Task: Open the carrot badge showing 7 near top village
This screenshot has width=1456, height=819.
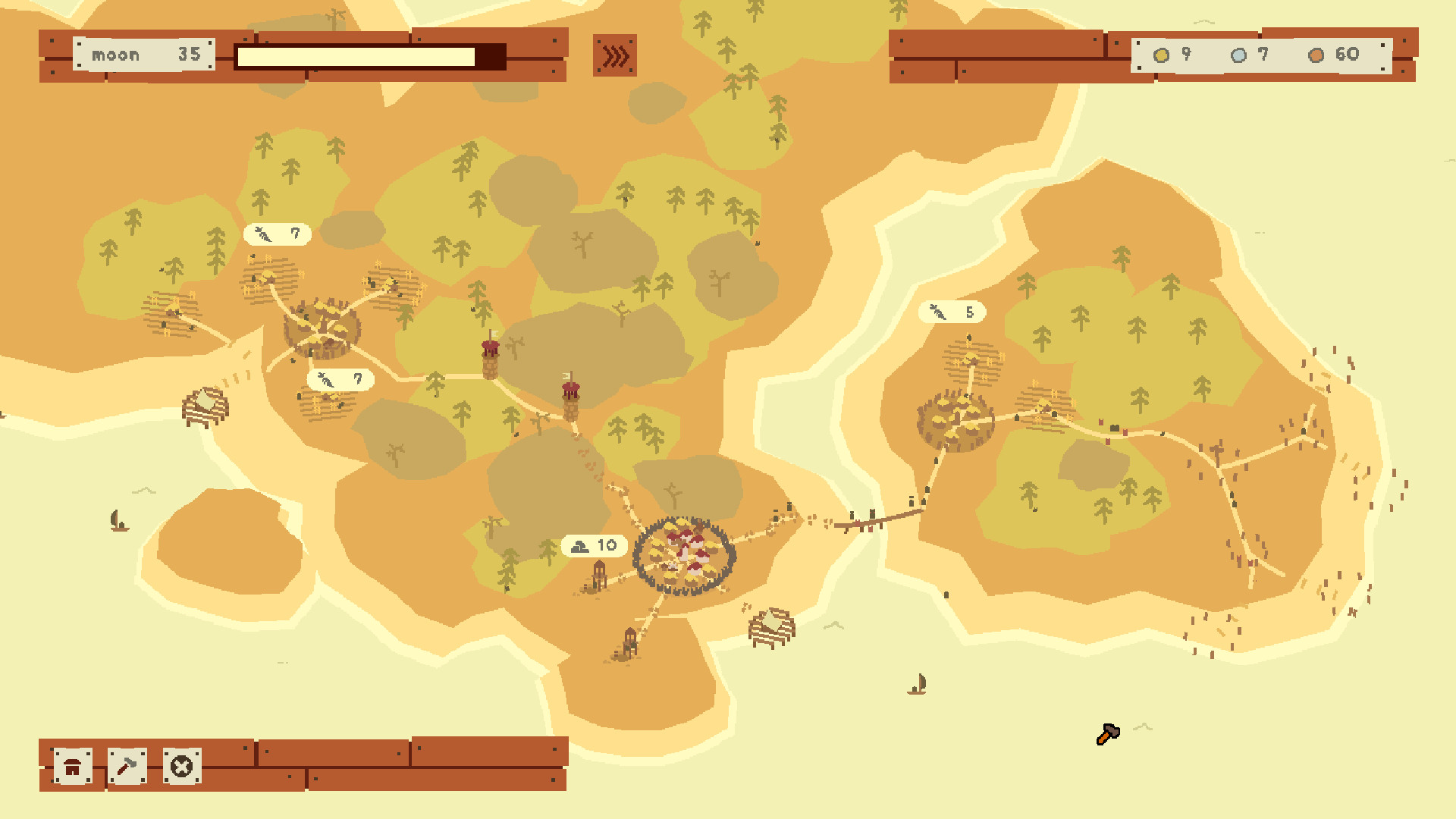Action: 278,234
